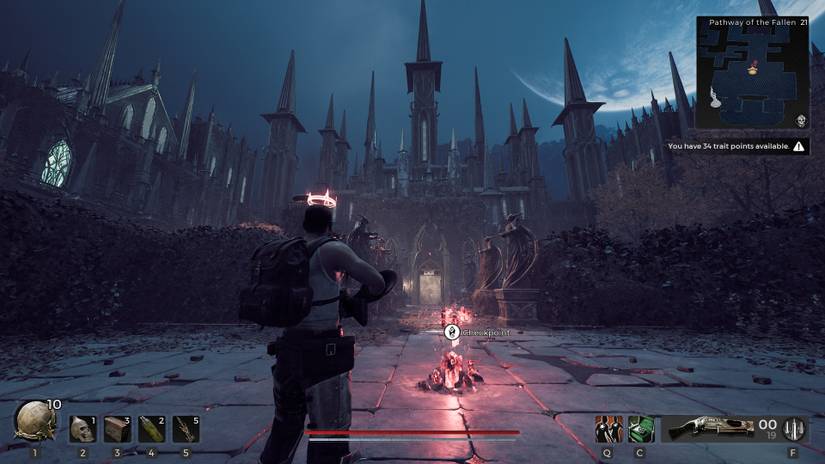Image resolution: width=825 pixels, height=464 pixels.
Task: Use the skull consumable in slot 2
Action: click(x=83, y=429)
